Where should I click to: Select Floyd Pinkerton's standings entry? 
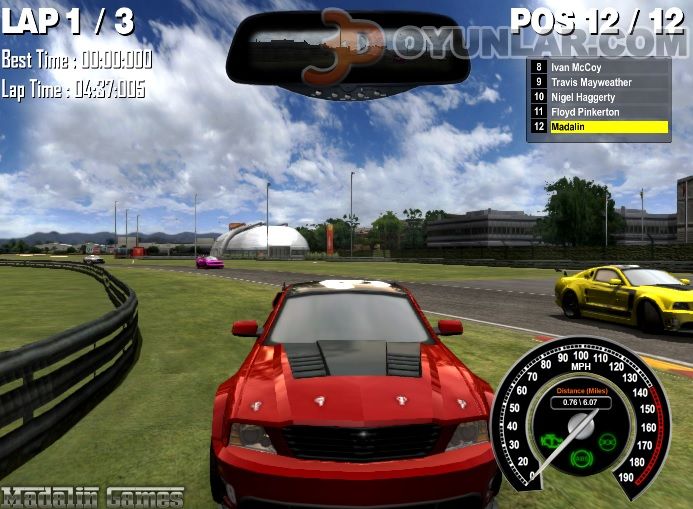click(x=598, y=112)
